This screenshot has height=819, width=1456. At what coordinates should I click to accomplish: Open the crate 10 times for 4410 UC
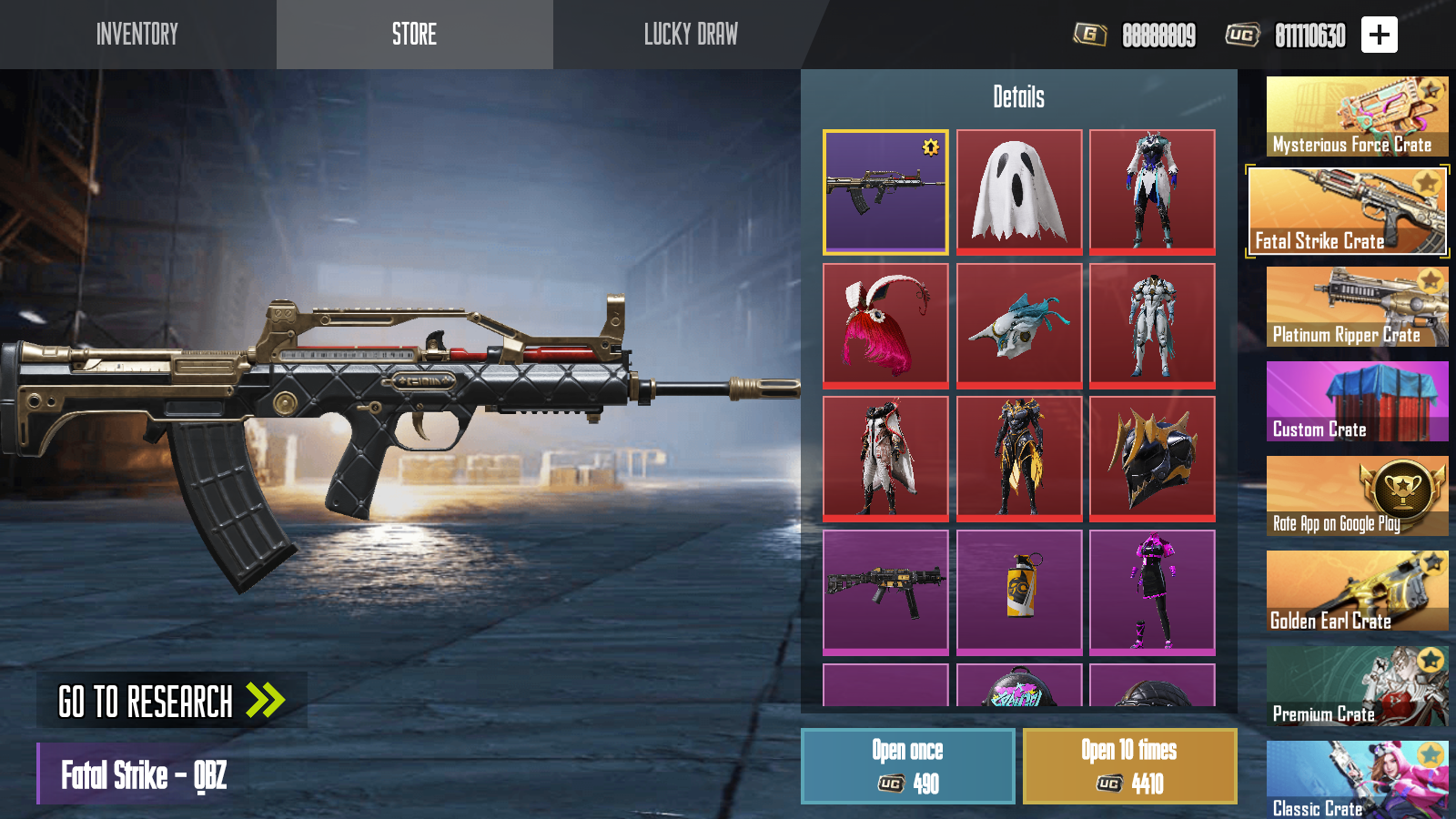(x=1129, y=766)
